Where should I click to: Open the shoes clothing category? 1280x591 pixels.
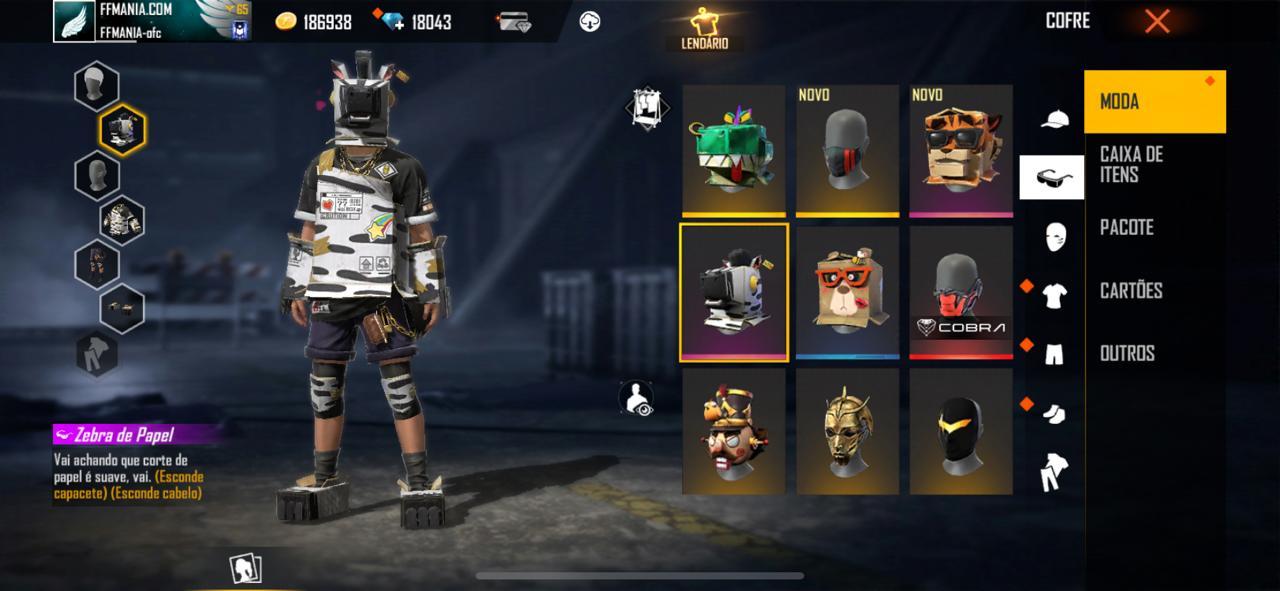(x=1054, y=413)
